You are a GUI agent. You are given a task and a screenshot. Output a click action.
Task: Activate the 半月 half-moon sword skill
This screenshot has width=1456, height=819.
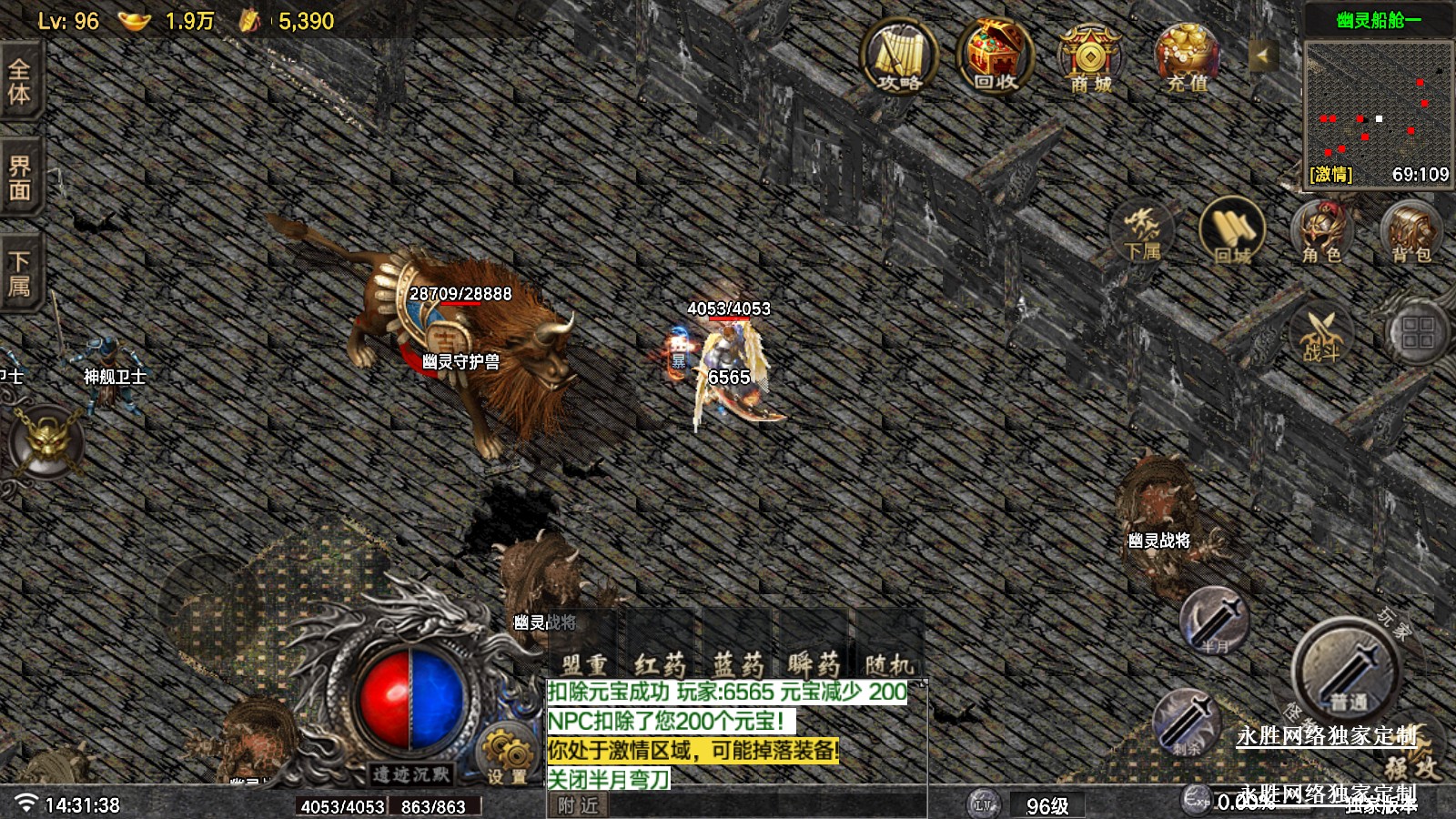1215,621
